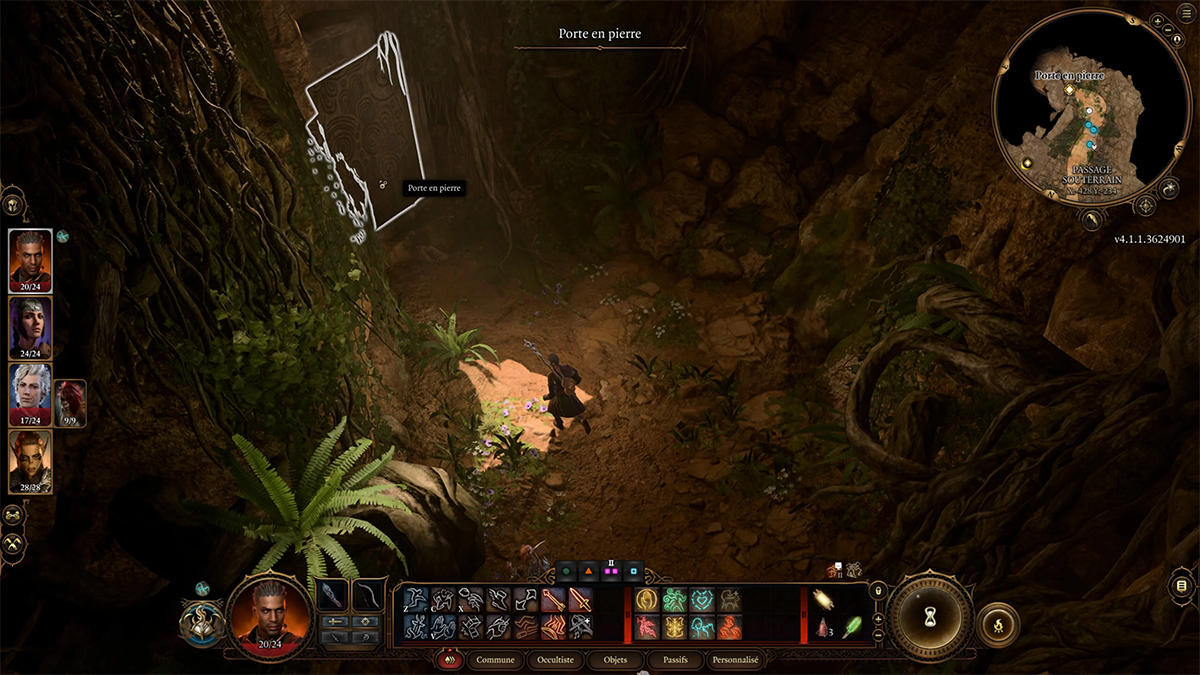
Task: Open the campfire rest menu
Action: point(997,624)
